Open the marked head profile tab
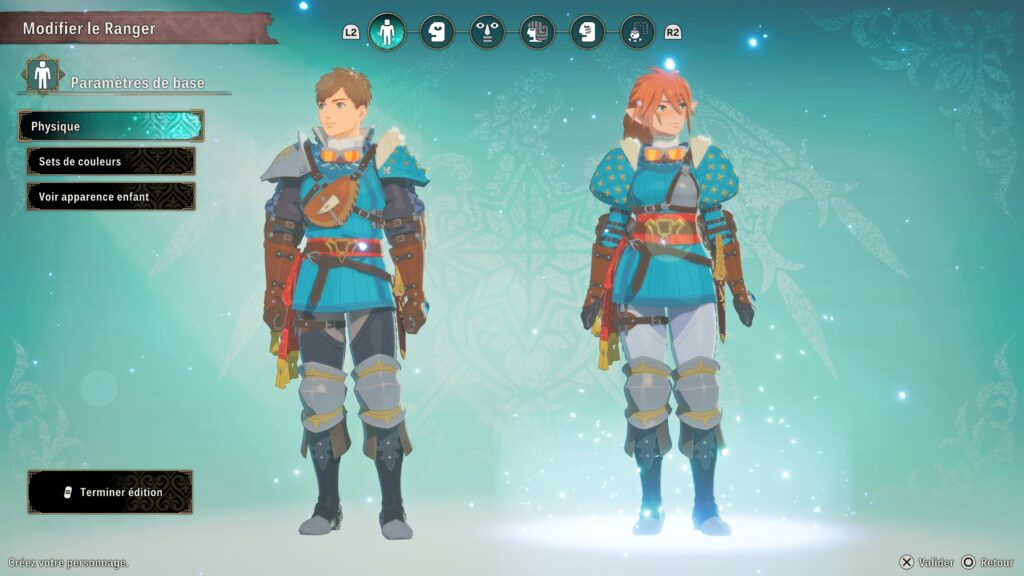The image size is (1024, 576). tap(587, 32)
